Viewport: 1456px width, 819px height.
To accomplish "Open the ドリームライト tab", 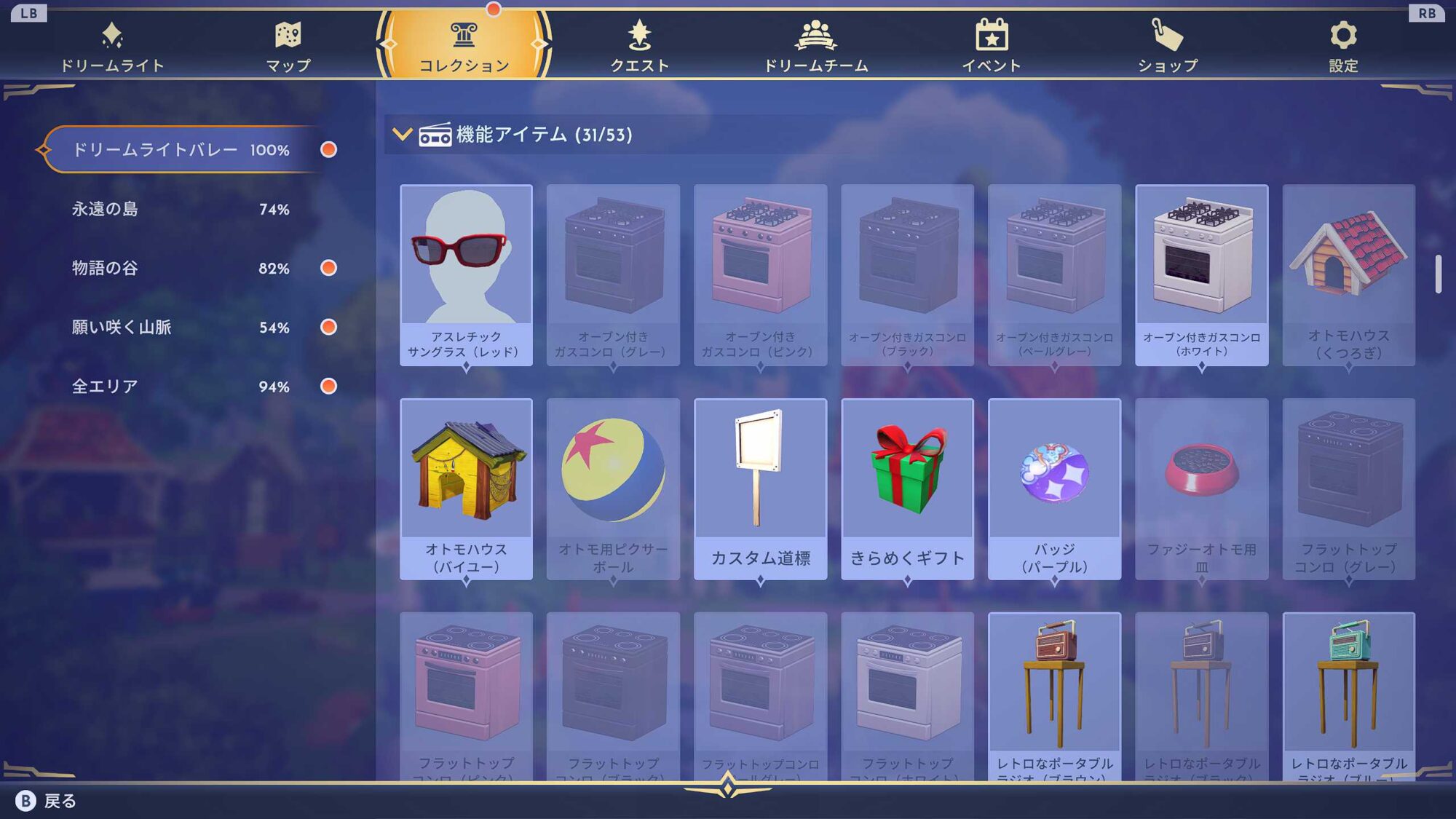I will coord(112,46).
